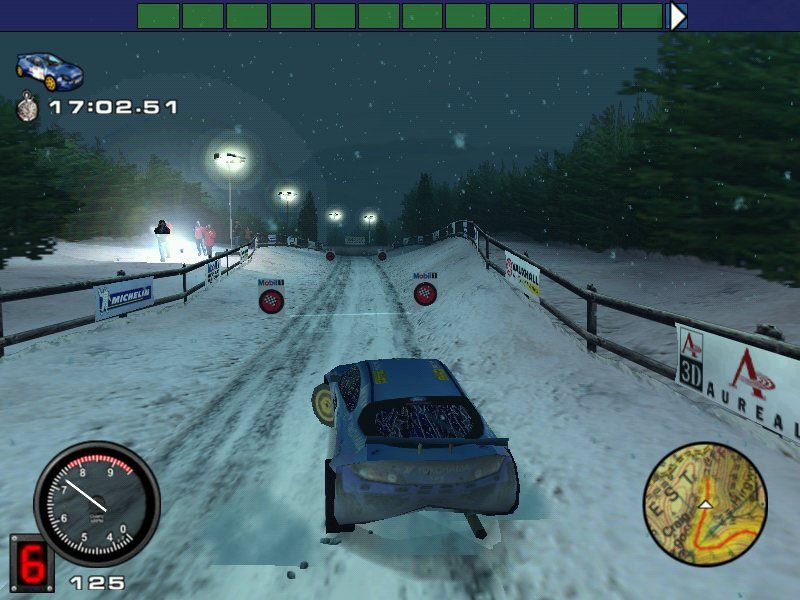
Task: Click the red gear indicator box
Action: (x=31, y=564)
